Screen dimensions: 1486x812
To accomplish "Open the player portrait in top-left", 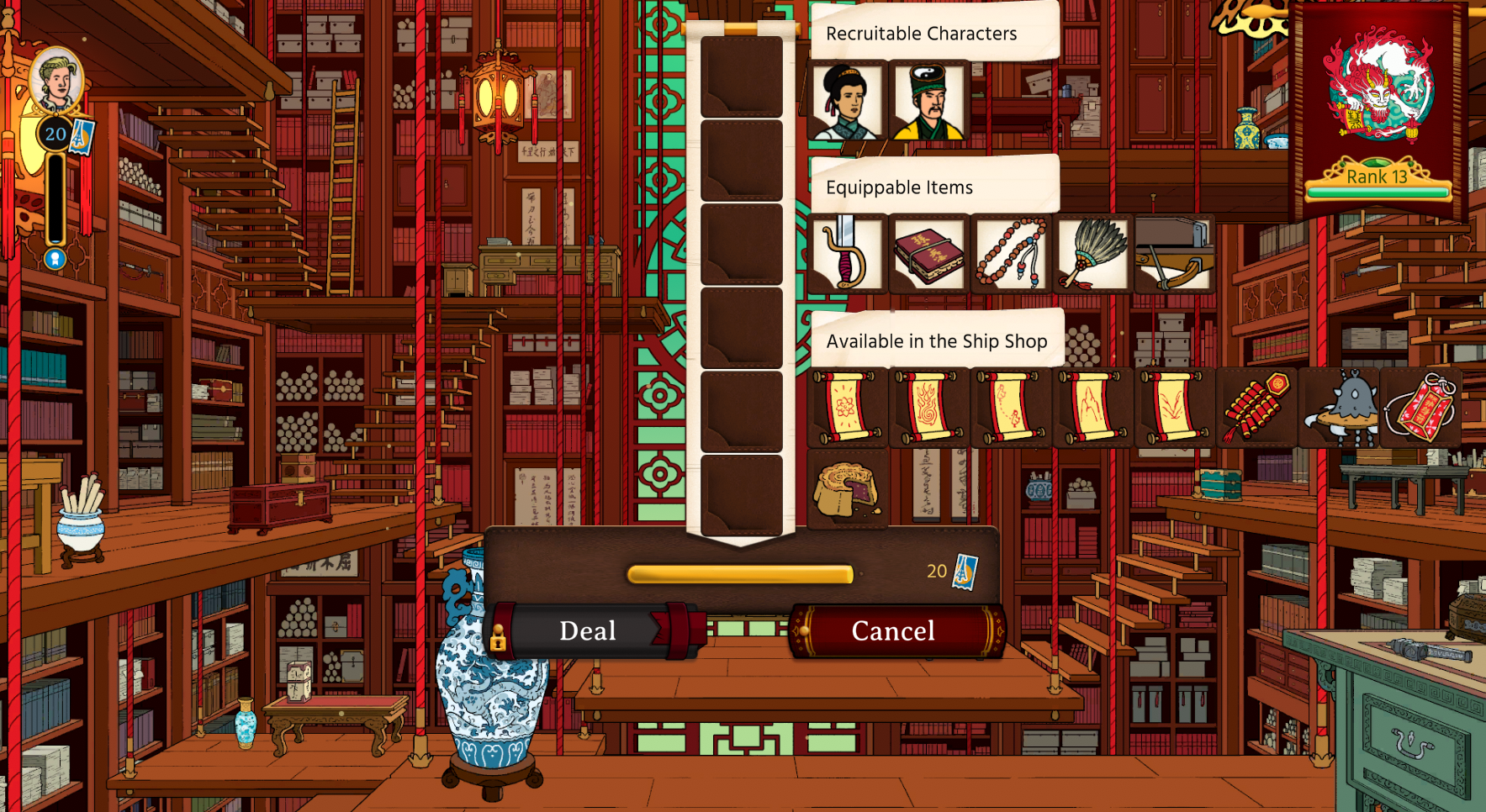I will point(56,82).
